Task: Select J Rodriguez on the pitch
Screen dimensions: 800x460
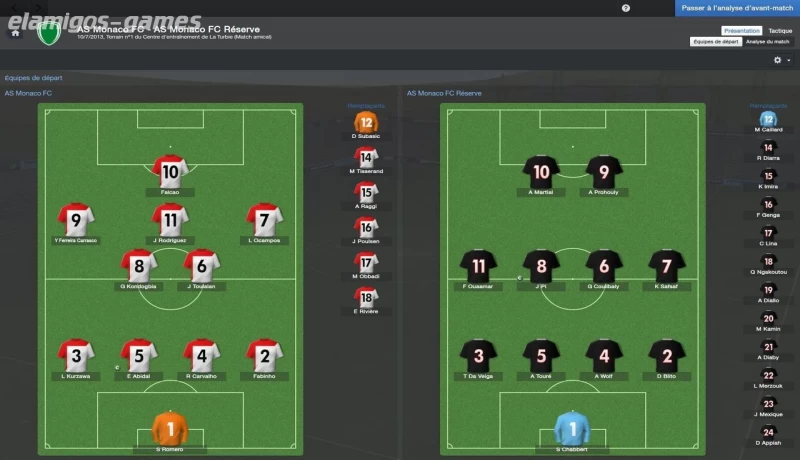Action: 170,220
